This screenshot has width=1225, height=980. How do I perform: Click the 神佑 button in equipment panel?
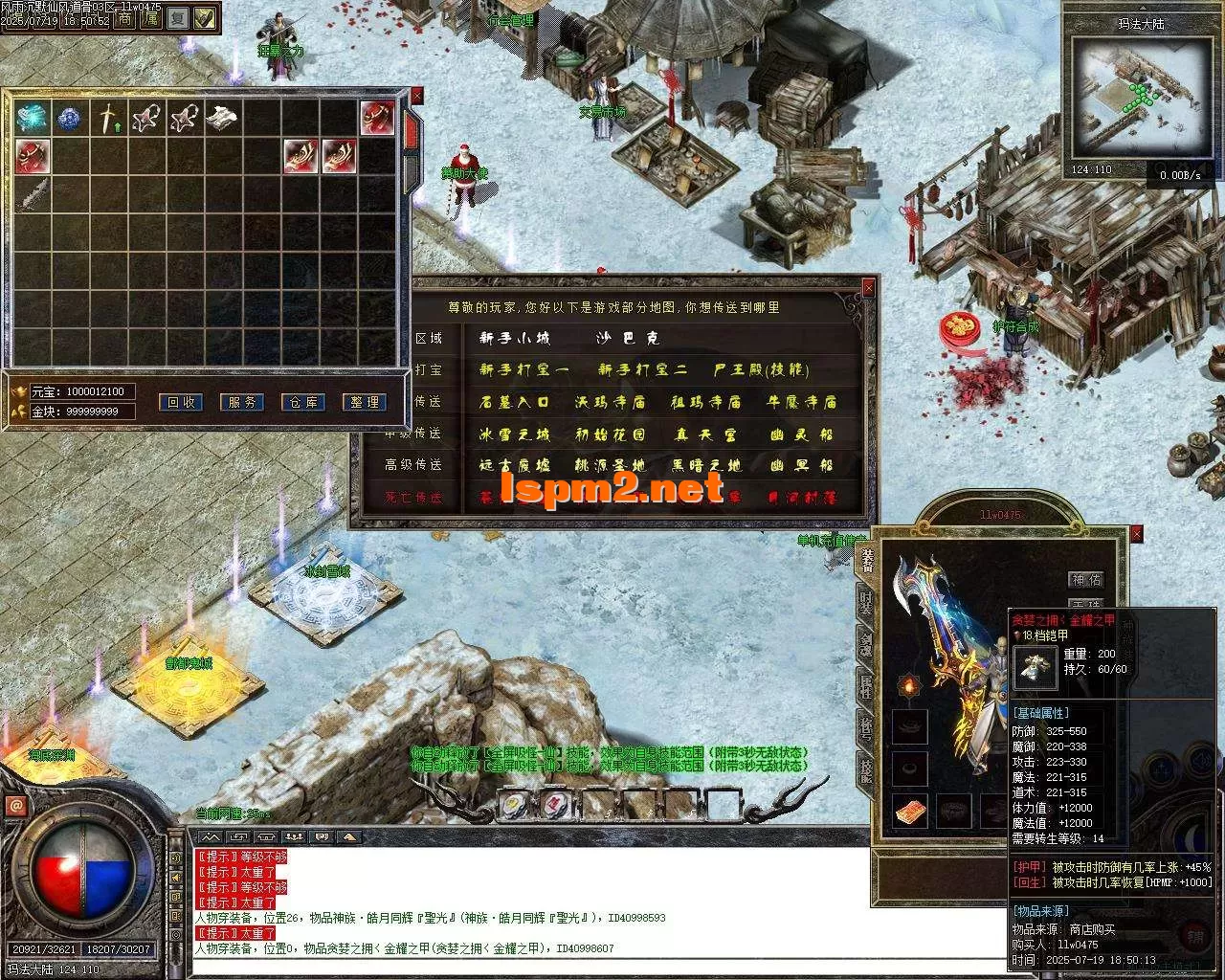(x=1086, y=580)
